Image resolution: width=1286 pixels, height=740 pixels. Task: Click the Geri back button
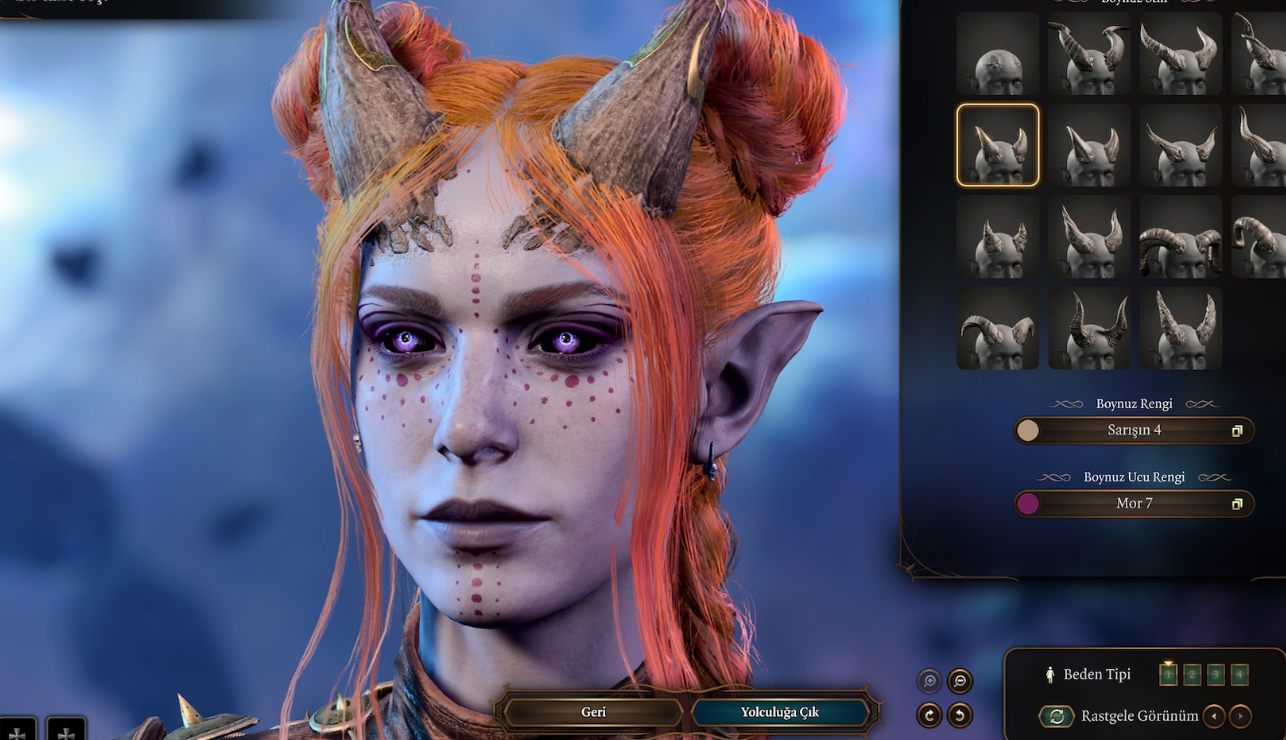[x=593, y=712]
